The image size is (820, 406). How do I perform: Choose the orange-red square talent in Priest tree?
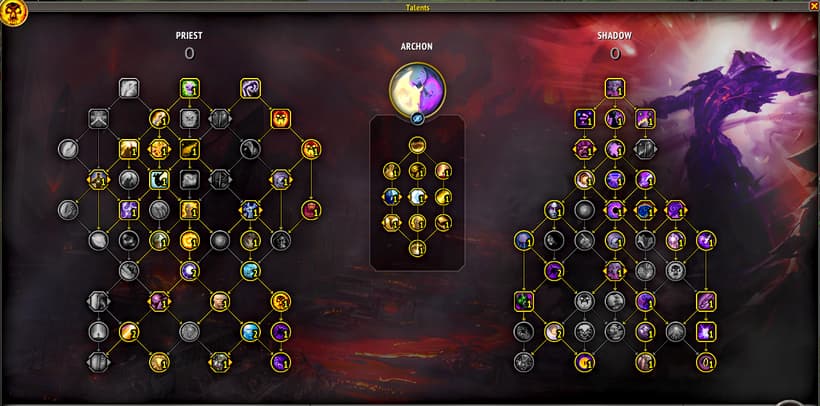[x=281, y=118]
